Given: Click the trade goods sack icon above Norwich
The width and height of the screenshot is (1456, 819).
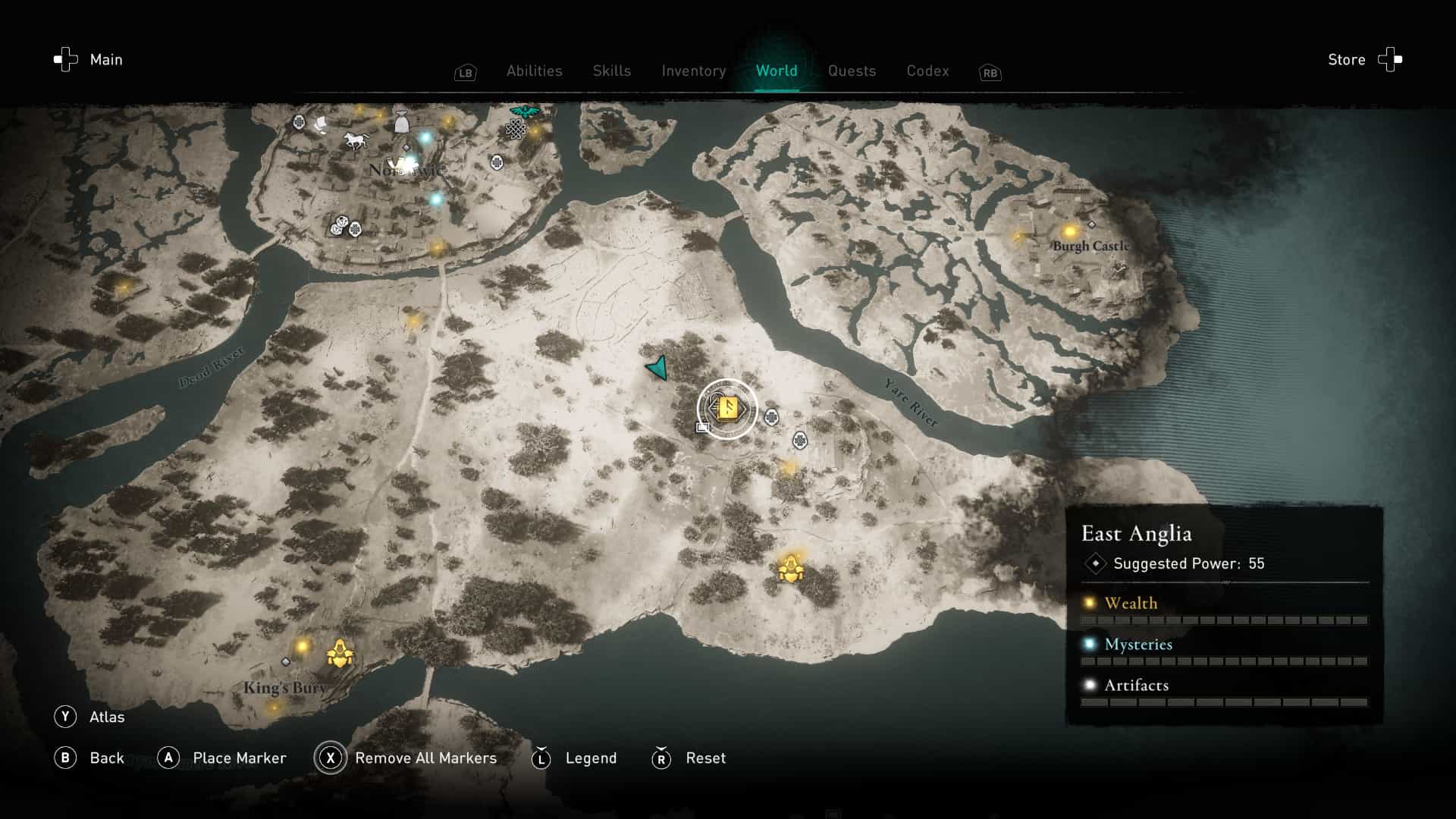Looking at the screenshot, I should [401, 123].
